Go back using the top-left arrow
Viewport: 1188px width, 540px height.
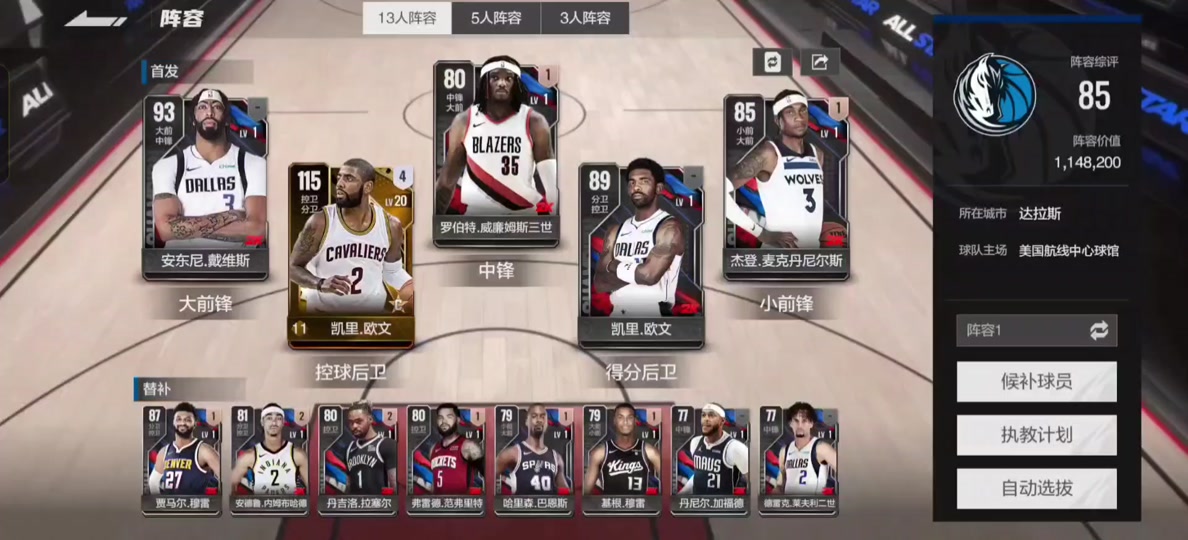[x=94, y=19]
